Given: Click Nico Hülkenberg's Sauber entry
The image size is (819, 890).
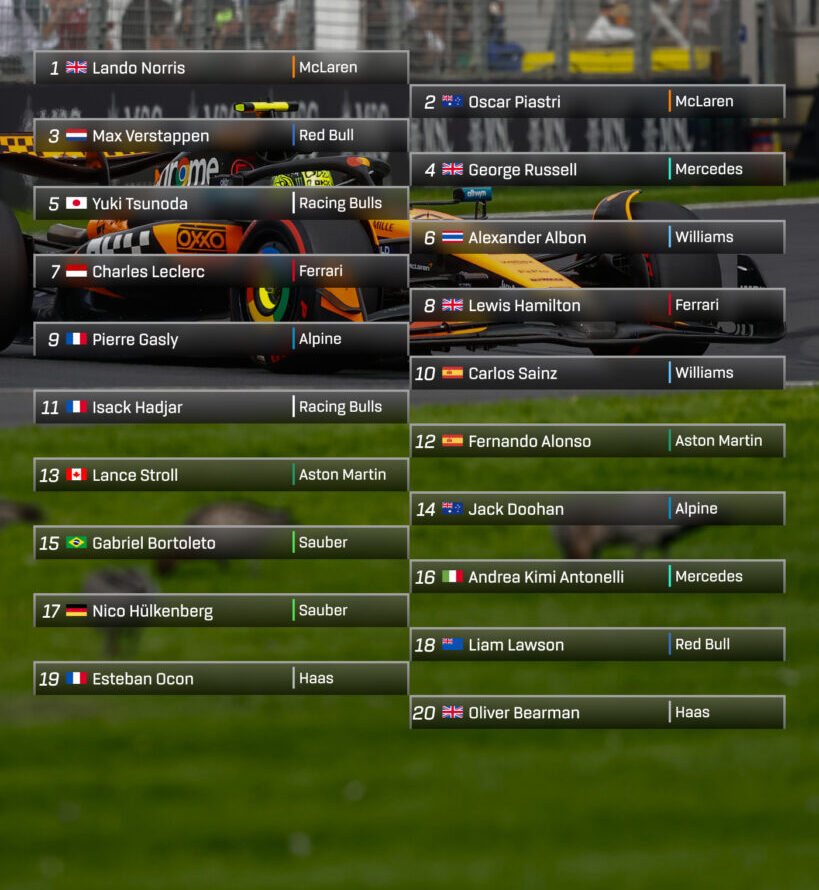Looking at the screenshot, I should coord(220,611).
